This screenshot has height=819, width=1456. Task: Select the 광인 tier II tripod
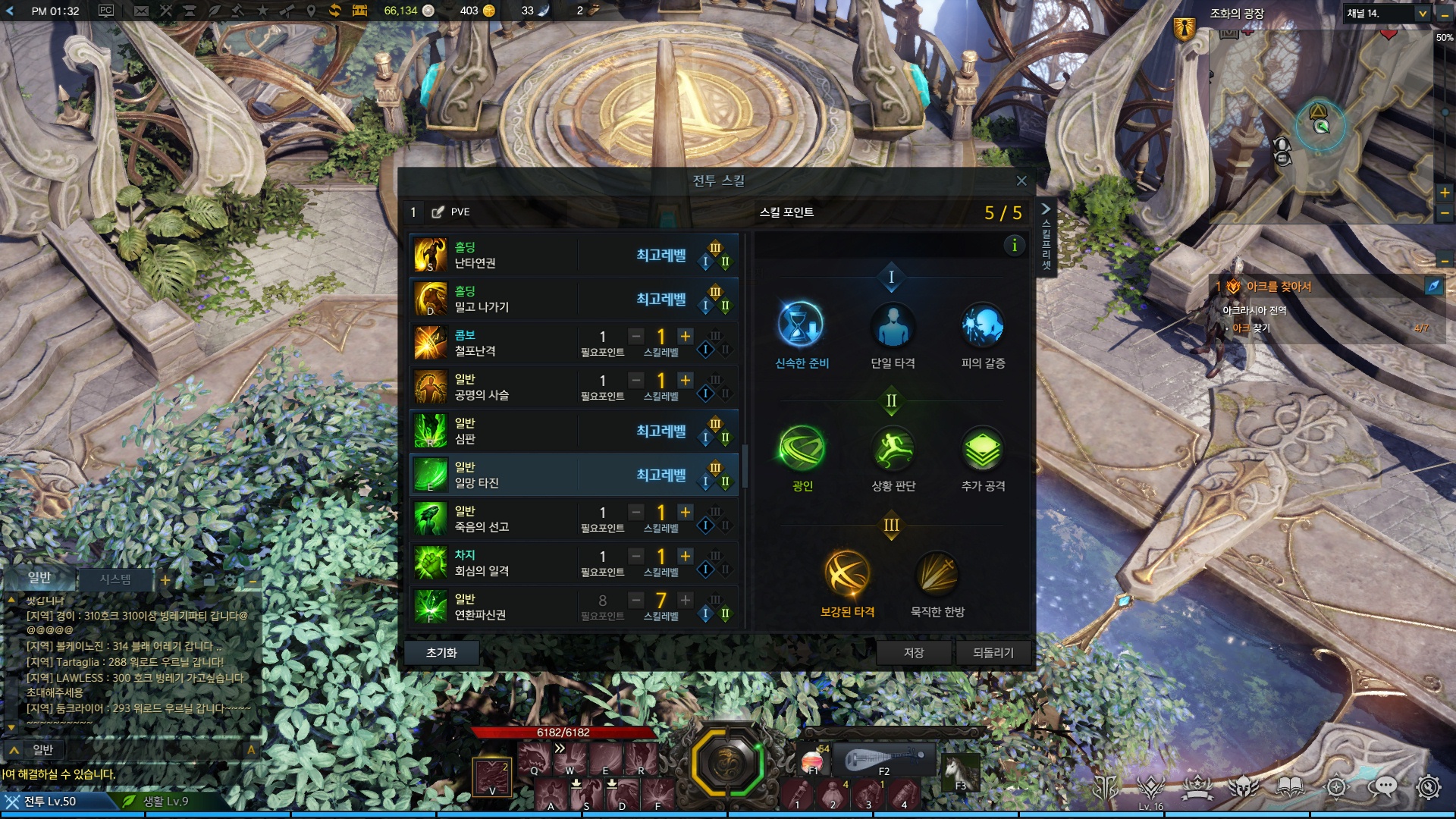click(x=802, y=448)
